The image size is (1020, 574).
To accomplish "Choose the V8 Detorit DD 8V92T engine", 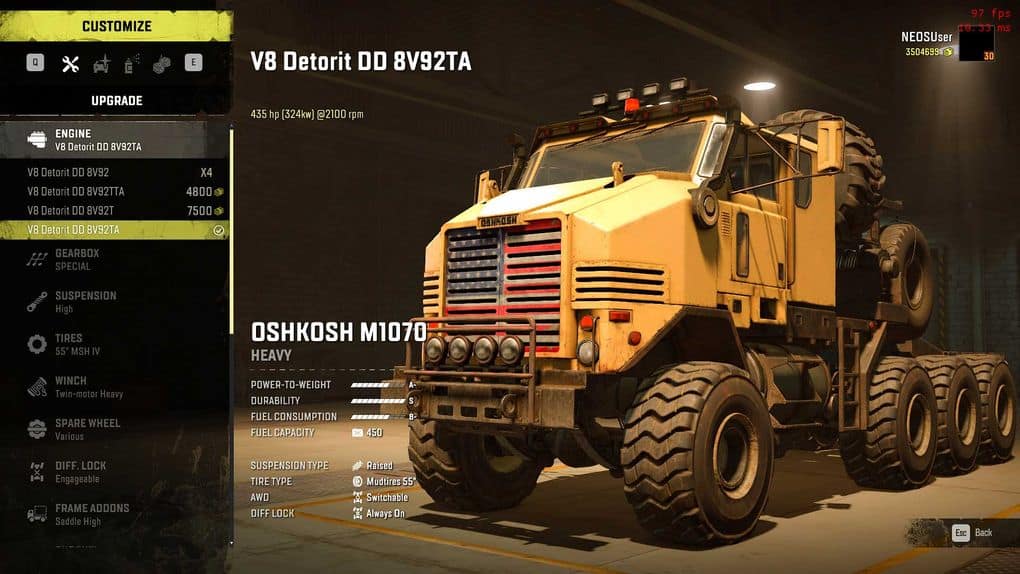I will click(114, 211).
